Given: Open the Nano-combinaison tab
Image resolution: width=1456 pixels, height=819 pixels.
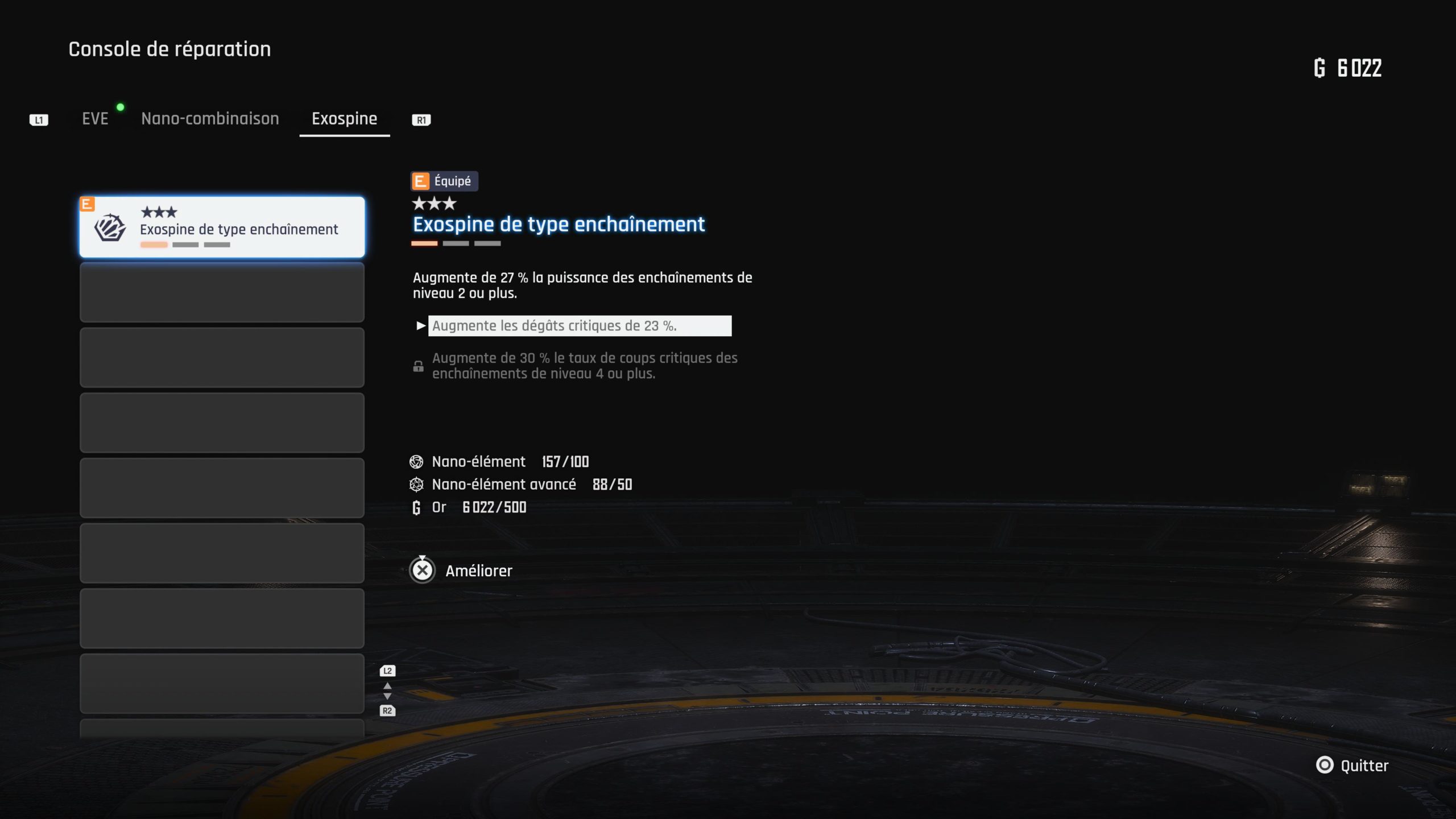Looking at the screenshot, I should (x=210, y=119).
